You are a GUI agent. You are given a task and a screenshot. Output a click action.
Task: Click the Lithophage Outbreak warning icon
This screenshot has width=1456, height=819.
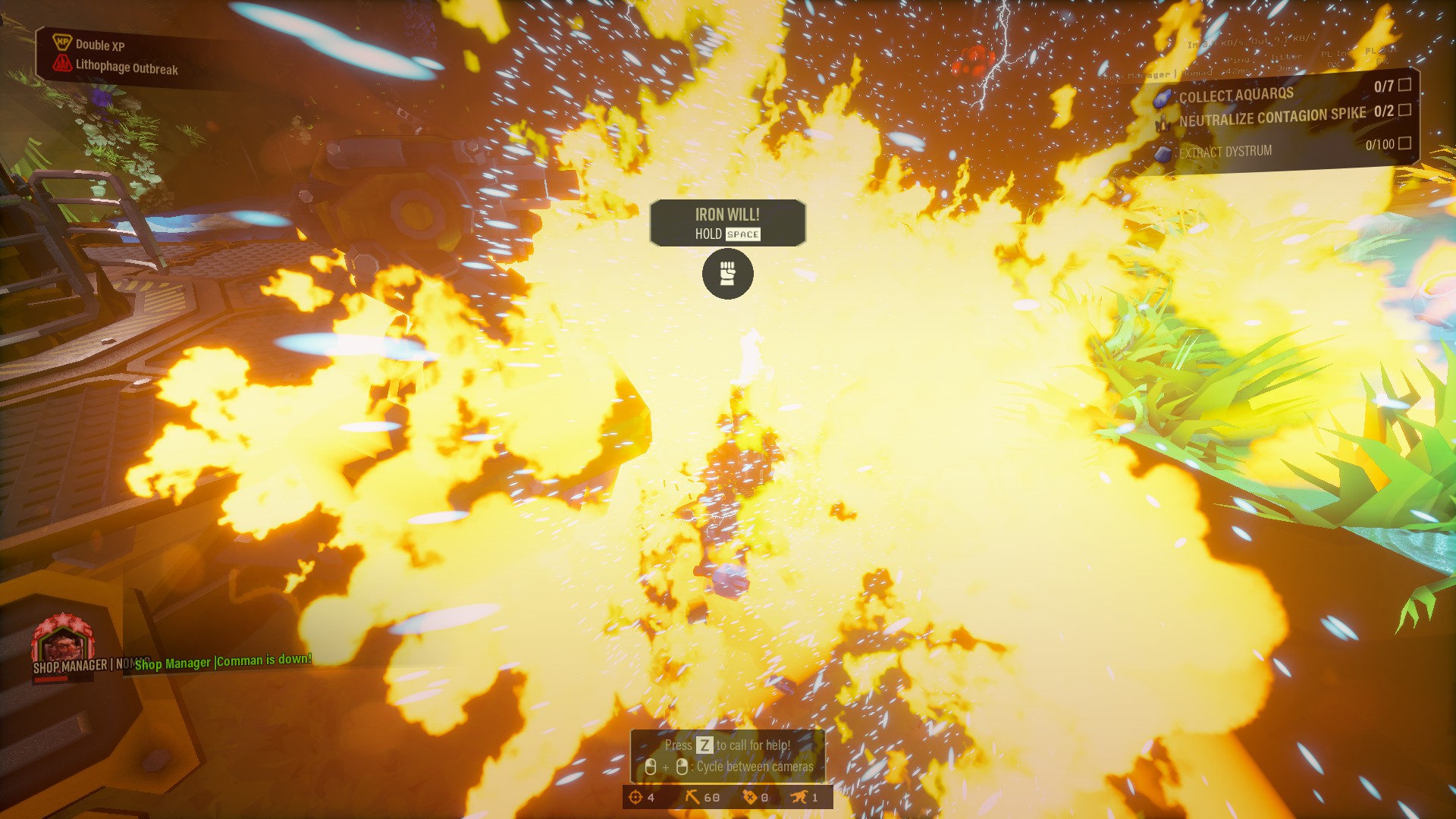(62, 64)
